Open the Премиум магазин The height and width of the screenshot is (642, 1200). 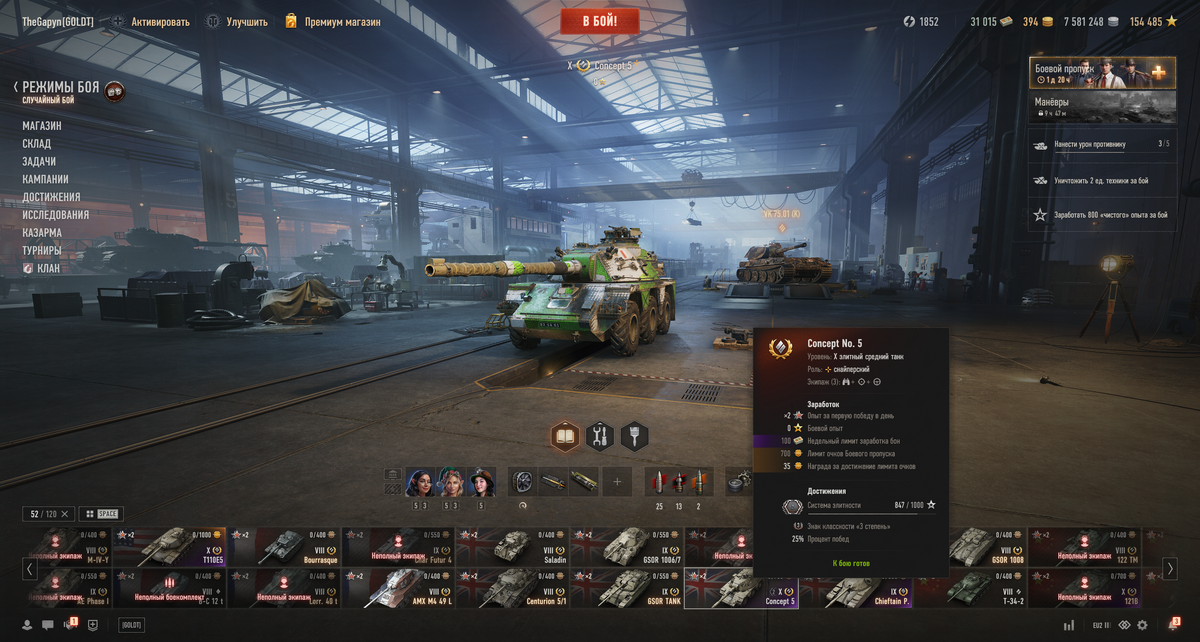click(x=333, y=21)
